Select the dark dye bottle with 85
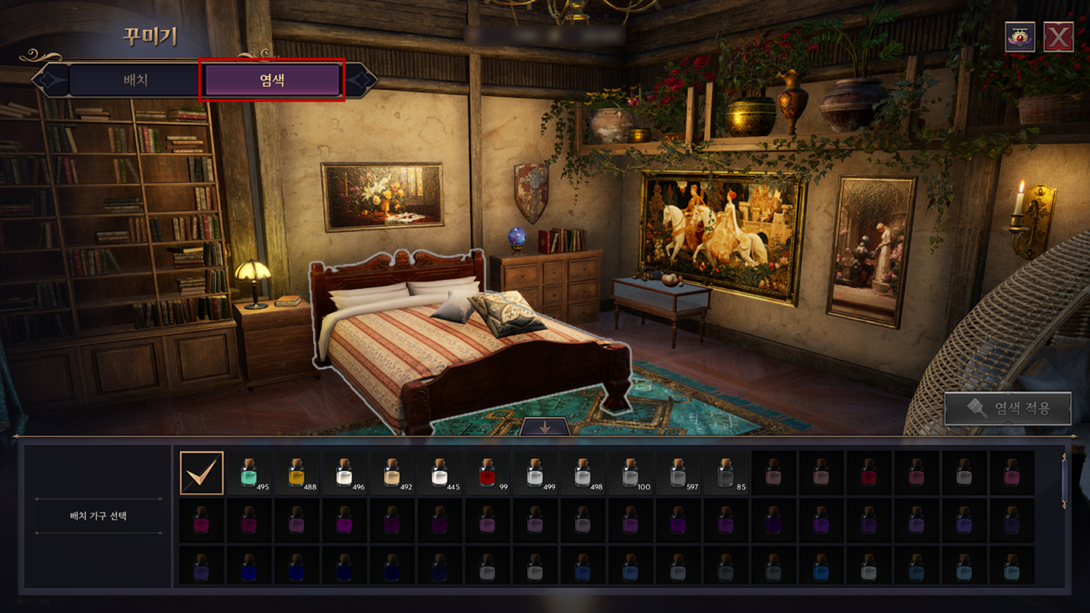This screenshot has width=1090, height=613. (x=726, y=473)
